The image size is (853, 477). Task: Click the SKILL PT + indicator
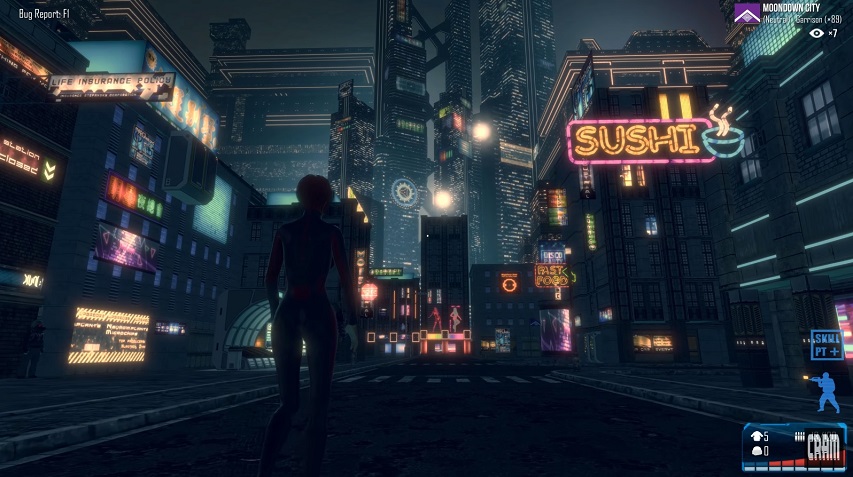[x=826, y=344]
